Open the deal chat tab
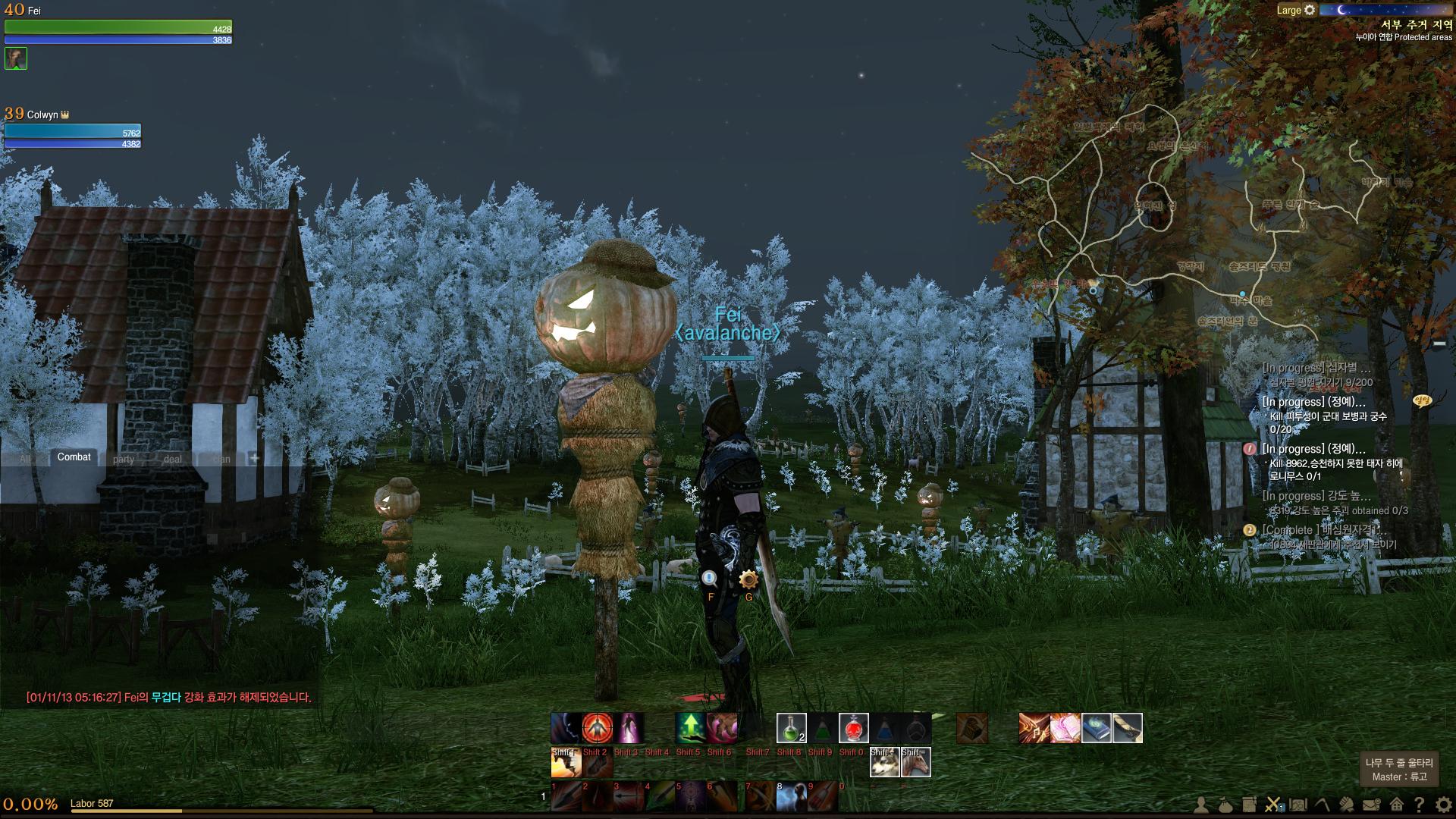This screenshot has height=819, width=1456. pos(173,459)
